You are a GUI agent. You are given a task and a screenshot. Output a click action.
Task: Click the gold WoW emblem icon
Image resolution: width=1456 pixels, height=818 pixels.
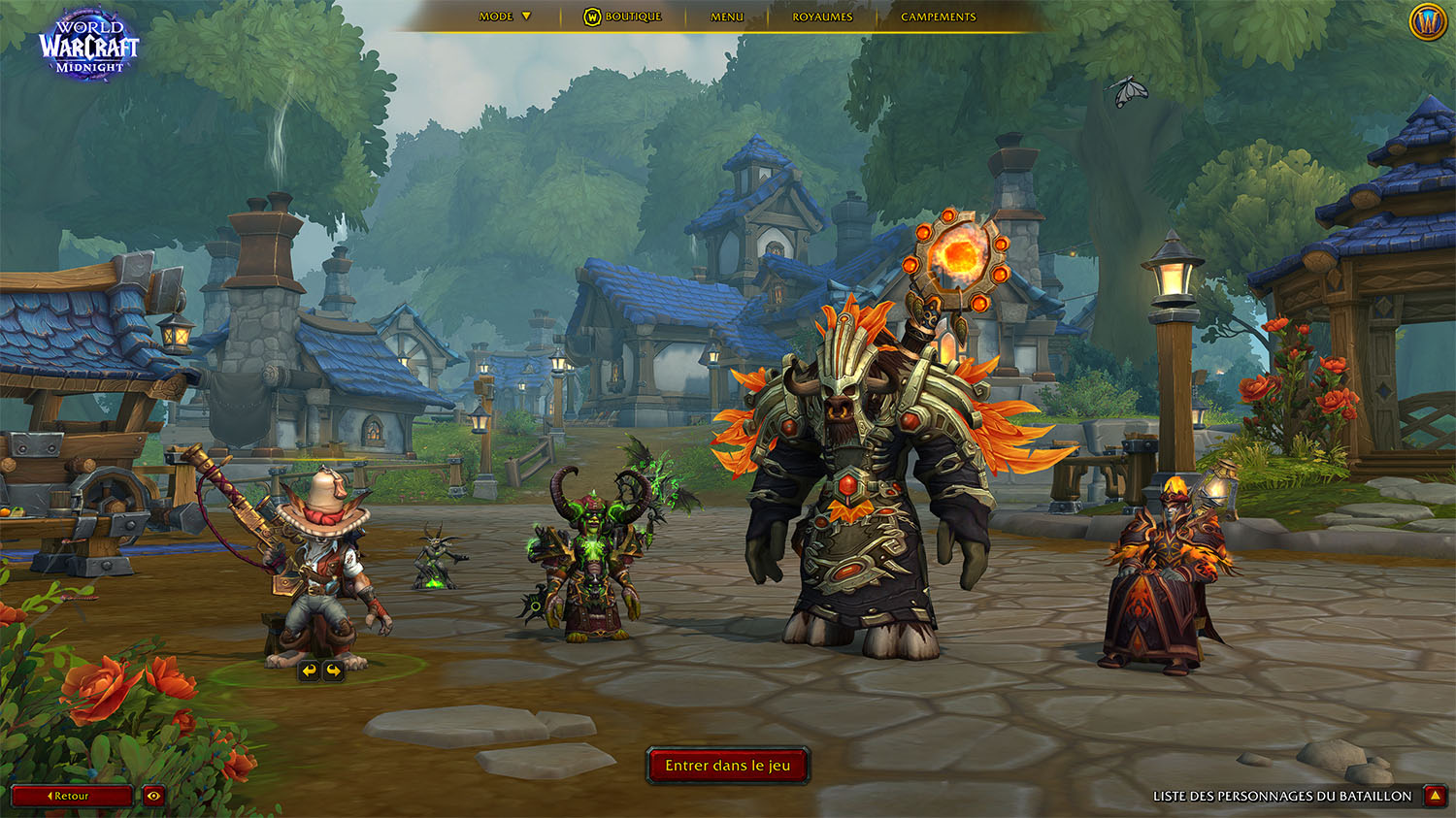[1428, 21]
